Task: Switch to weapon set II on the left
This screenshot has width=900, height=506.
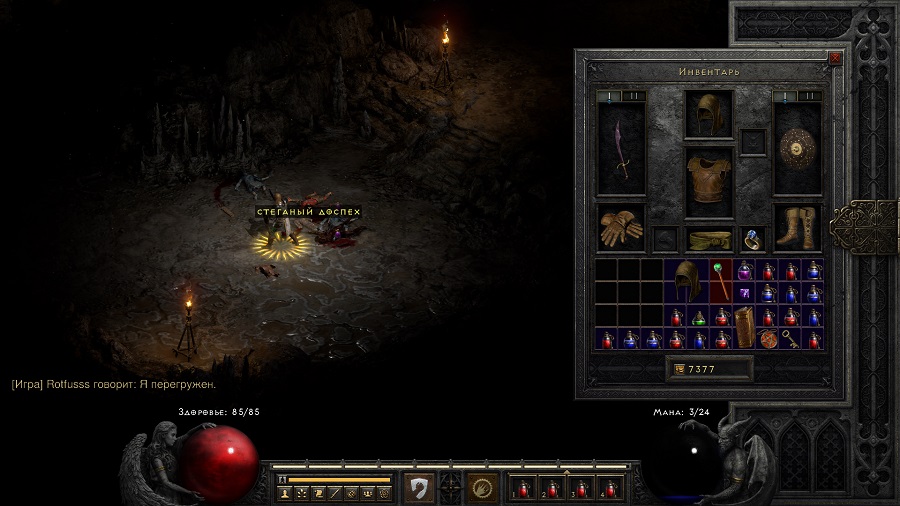Action: coord(632,96)
